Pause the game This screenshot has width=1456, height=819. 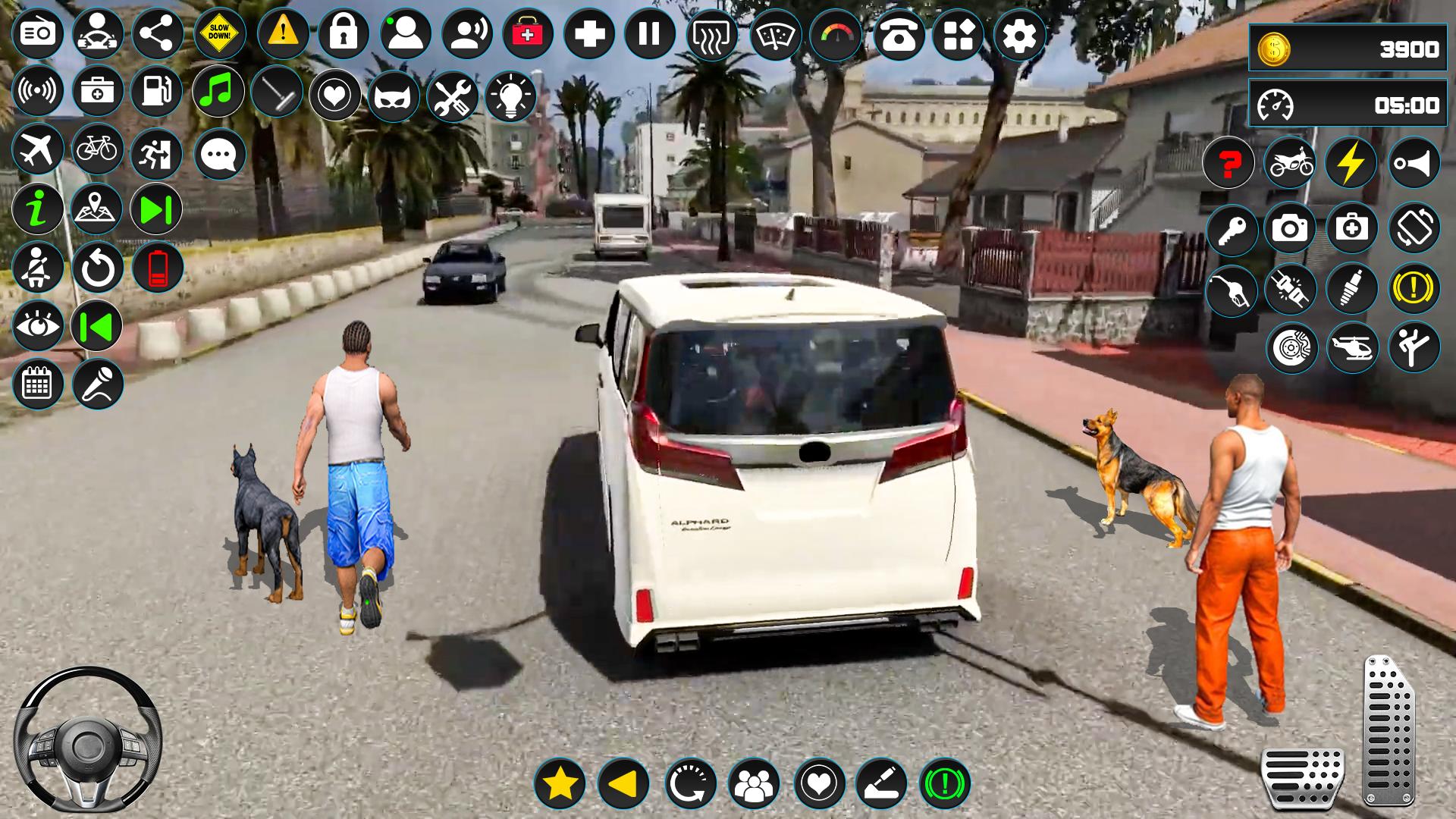[649, 34]
